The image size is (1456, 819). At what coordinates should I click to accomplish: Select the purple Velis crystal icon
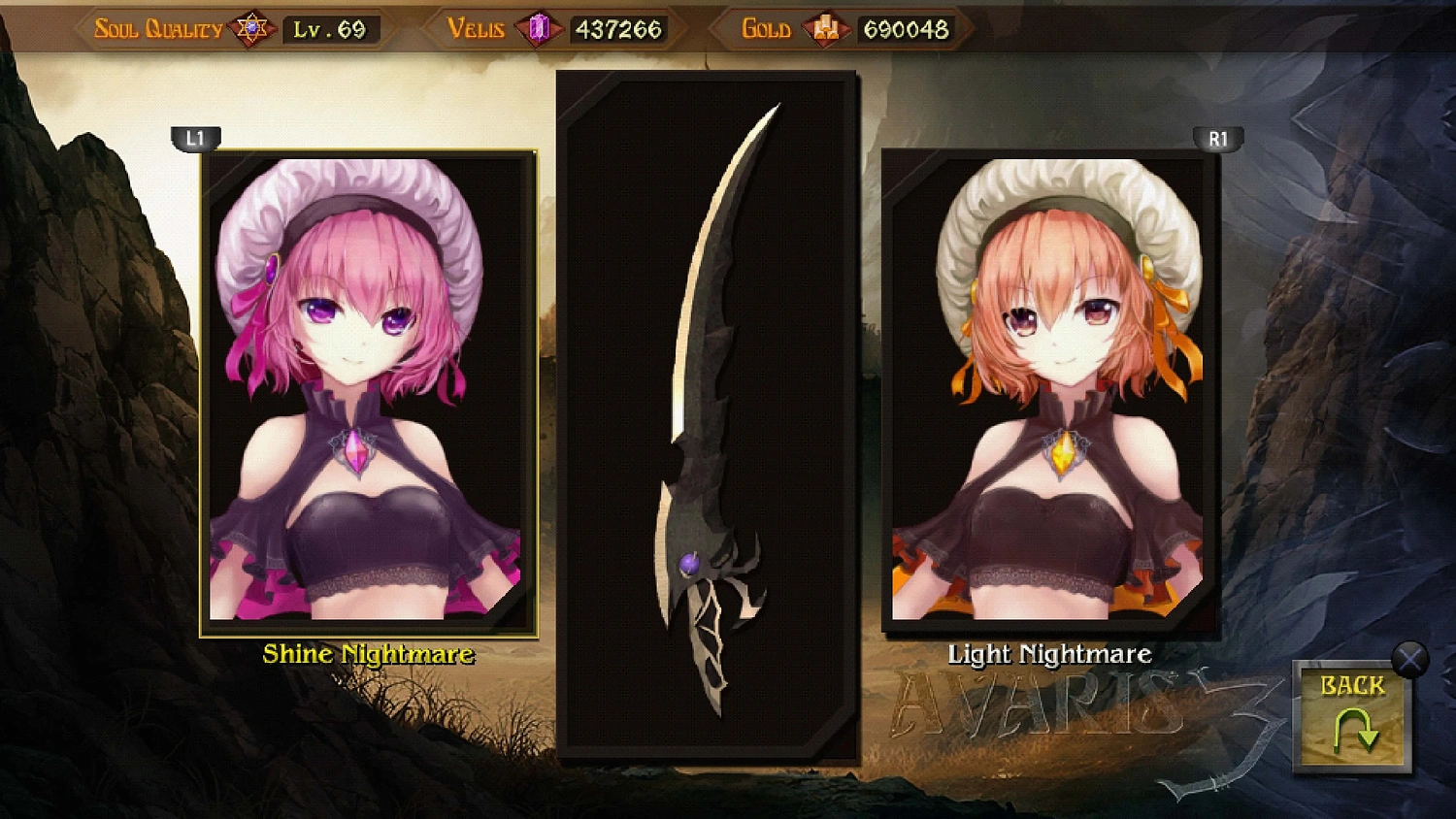click(x=541, y=26)
